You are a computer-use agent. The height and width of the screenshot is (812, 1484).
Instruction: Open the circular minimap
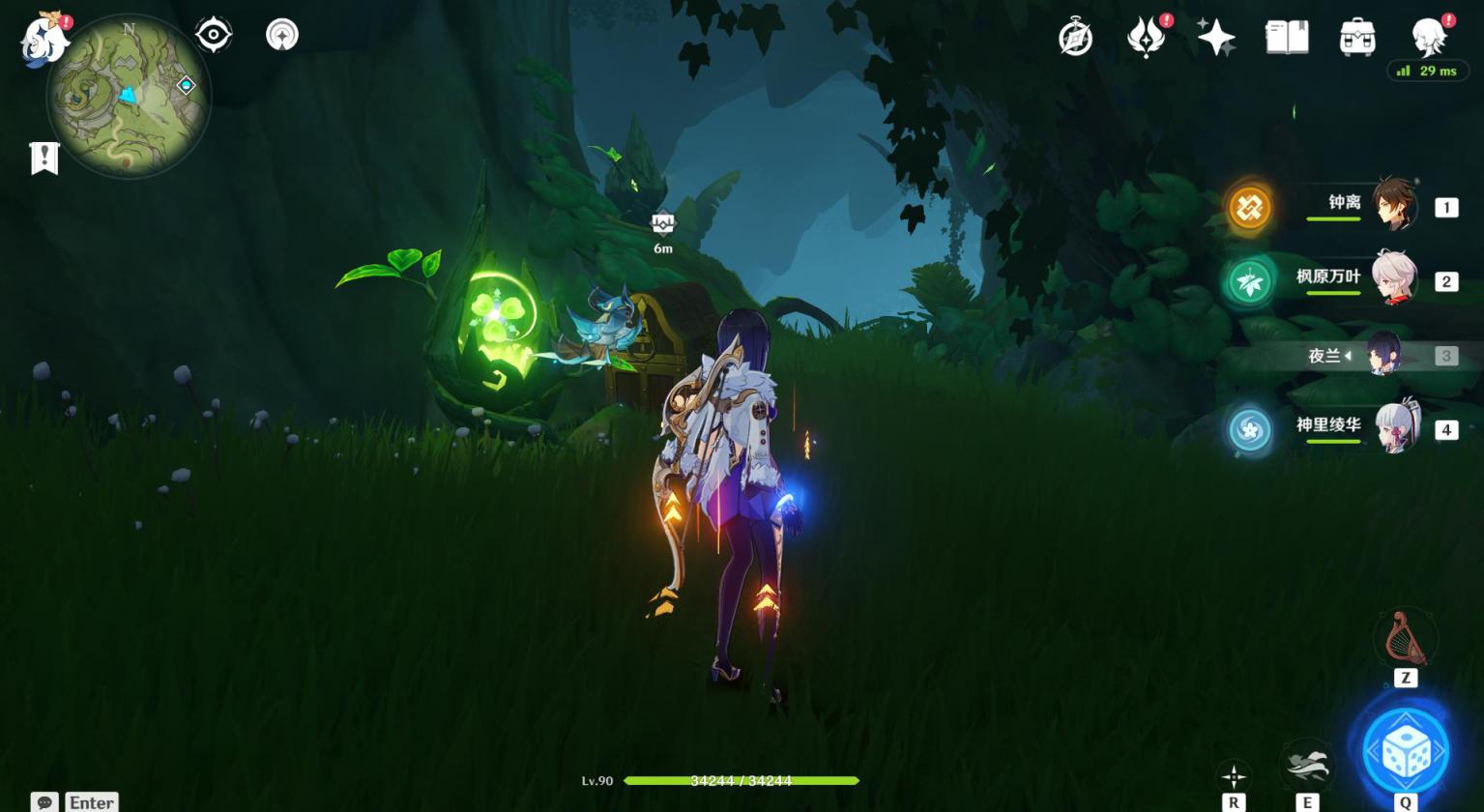129,97
